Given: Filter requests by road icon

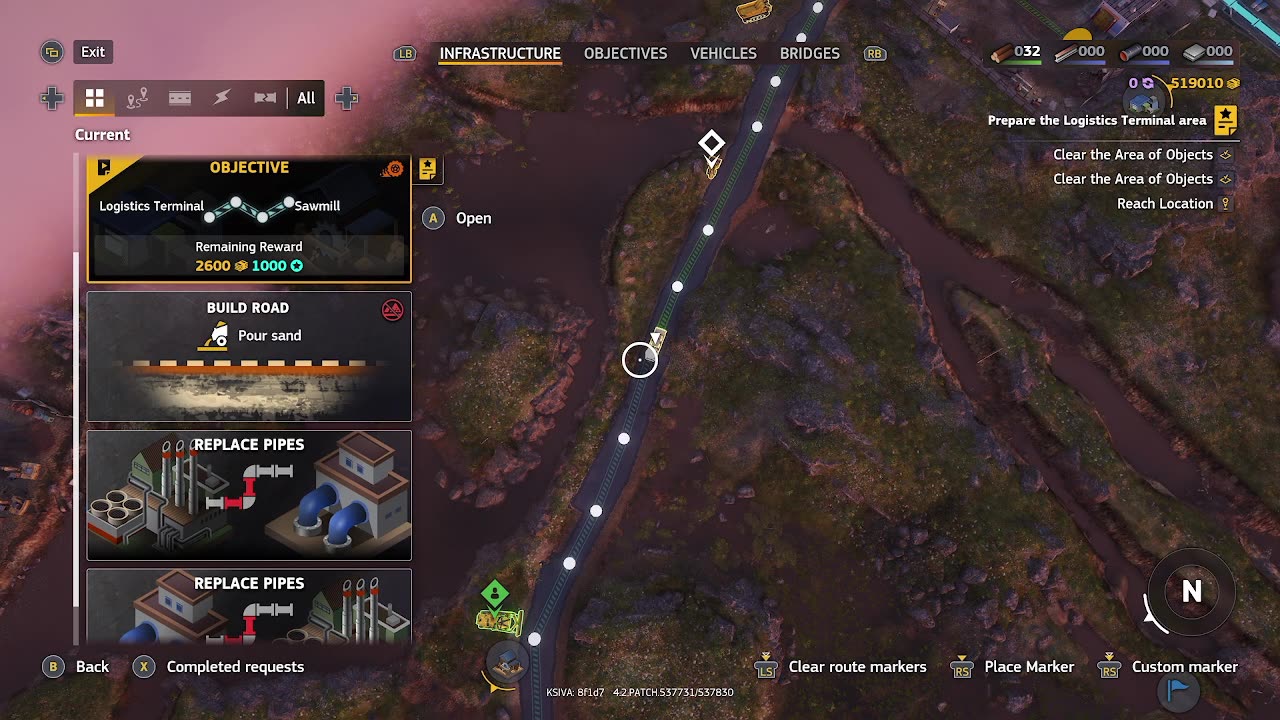Looking at the screenshot, I should tap(180, 98).
